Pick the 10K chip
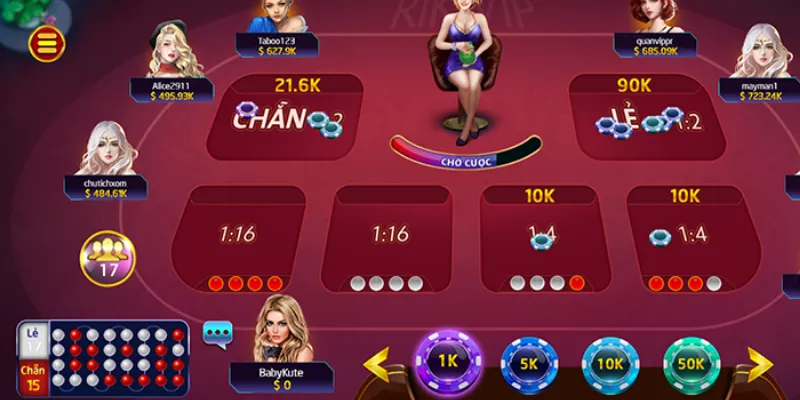 tap(610, 363)
